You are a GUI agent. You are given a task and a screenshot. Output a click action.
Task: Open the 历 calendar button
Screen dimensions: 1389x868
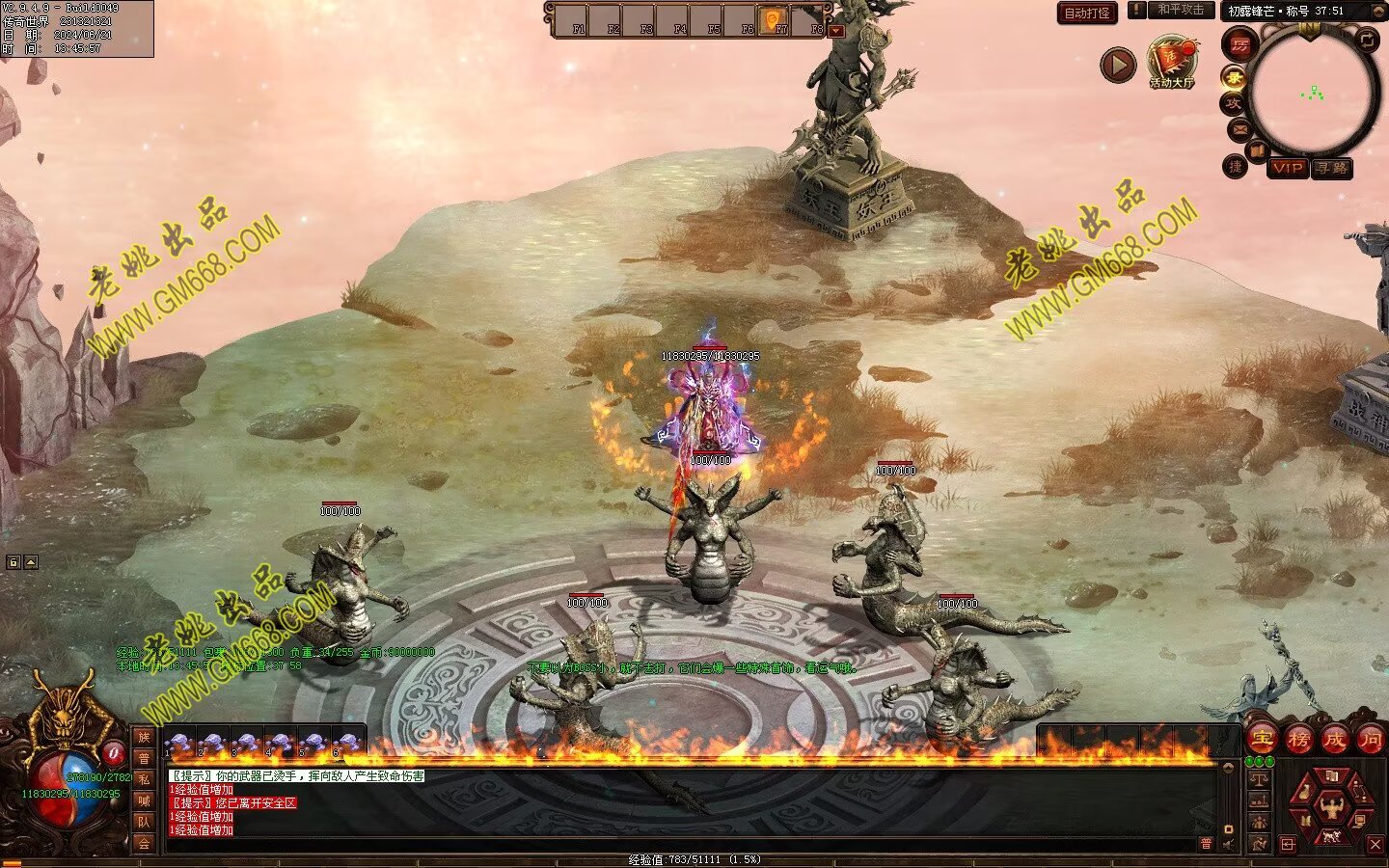(1239, 43)
